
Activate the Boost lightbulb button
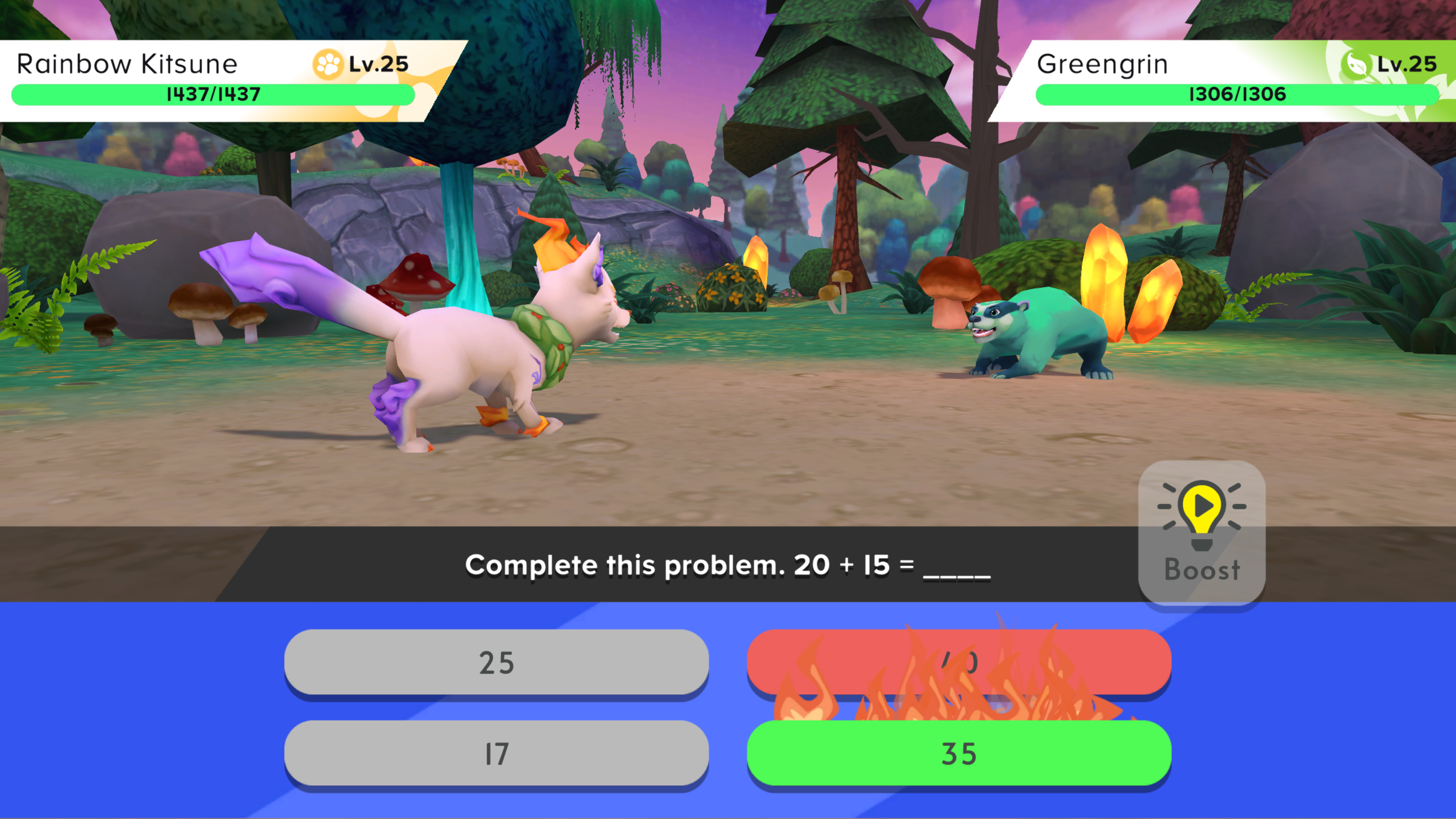click(x=1202, y=531)
